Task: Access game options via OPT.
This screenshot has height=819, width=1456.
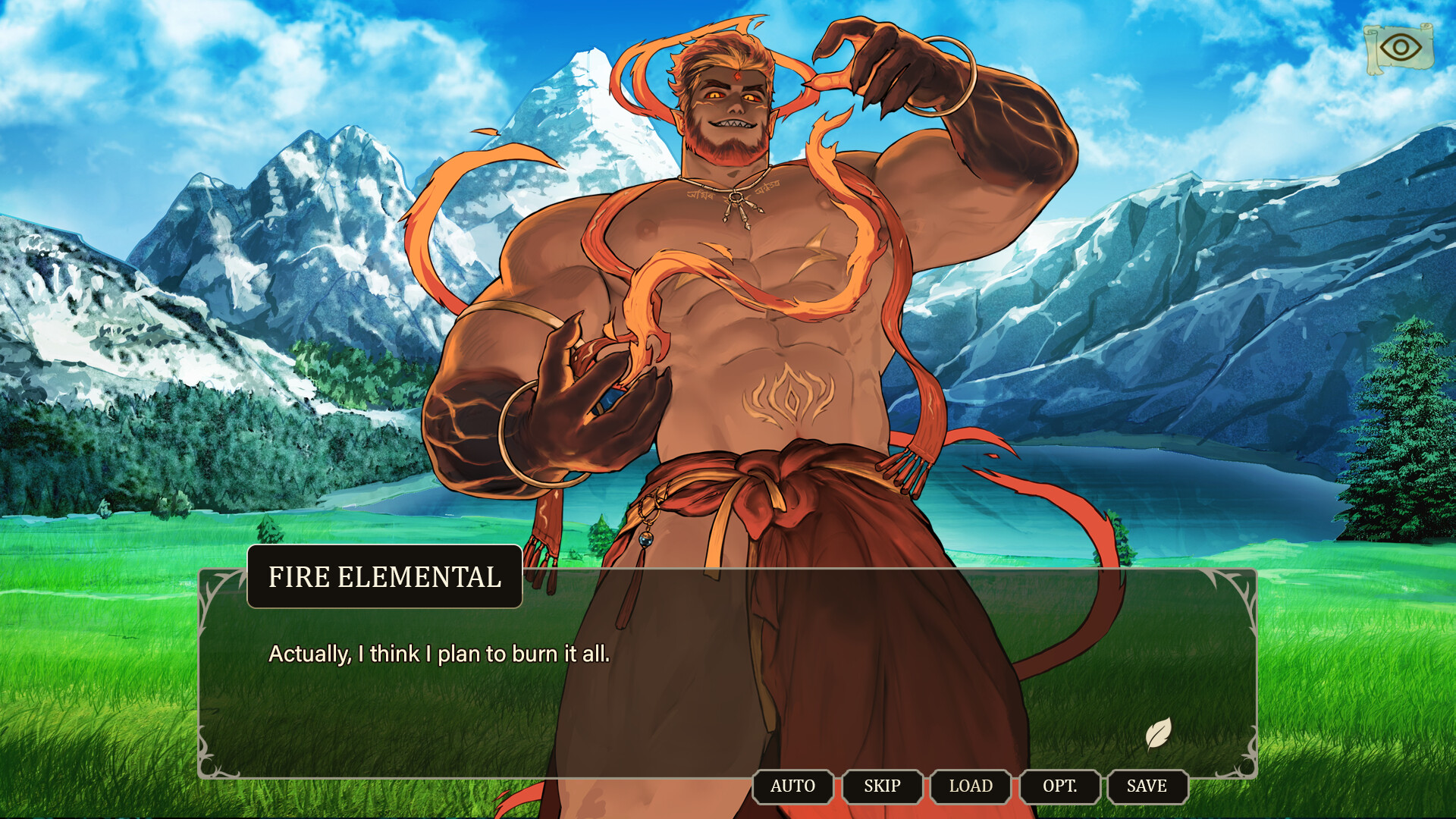Action: (1059, 786)
